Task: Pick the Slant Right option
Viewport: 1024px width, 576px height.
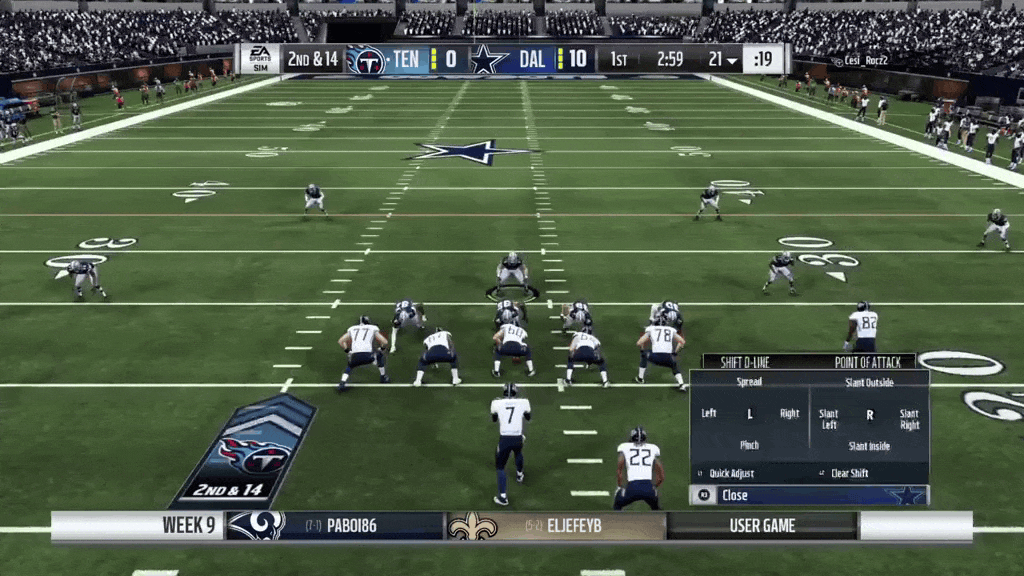Action: tap(908, 419)
